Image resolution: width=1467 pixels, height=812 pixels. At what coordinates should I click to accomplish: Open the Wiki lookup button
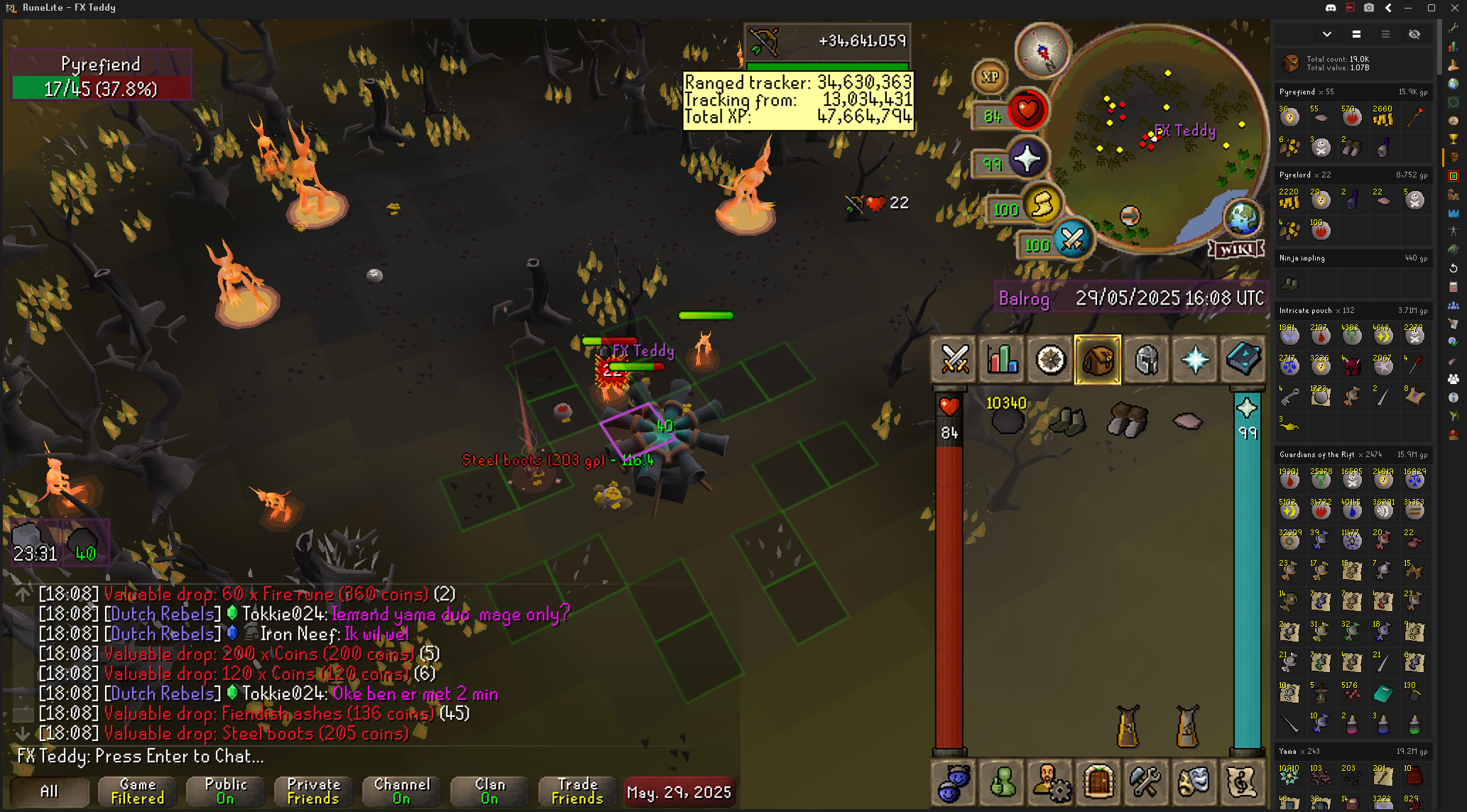point(1236,249)
